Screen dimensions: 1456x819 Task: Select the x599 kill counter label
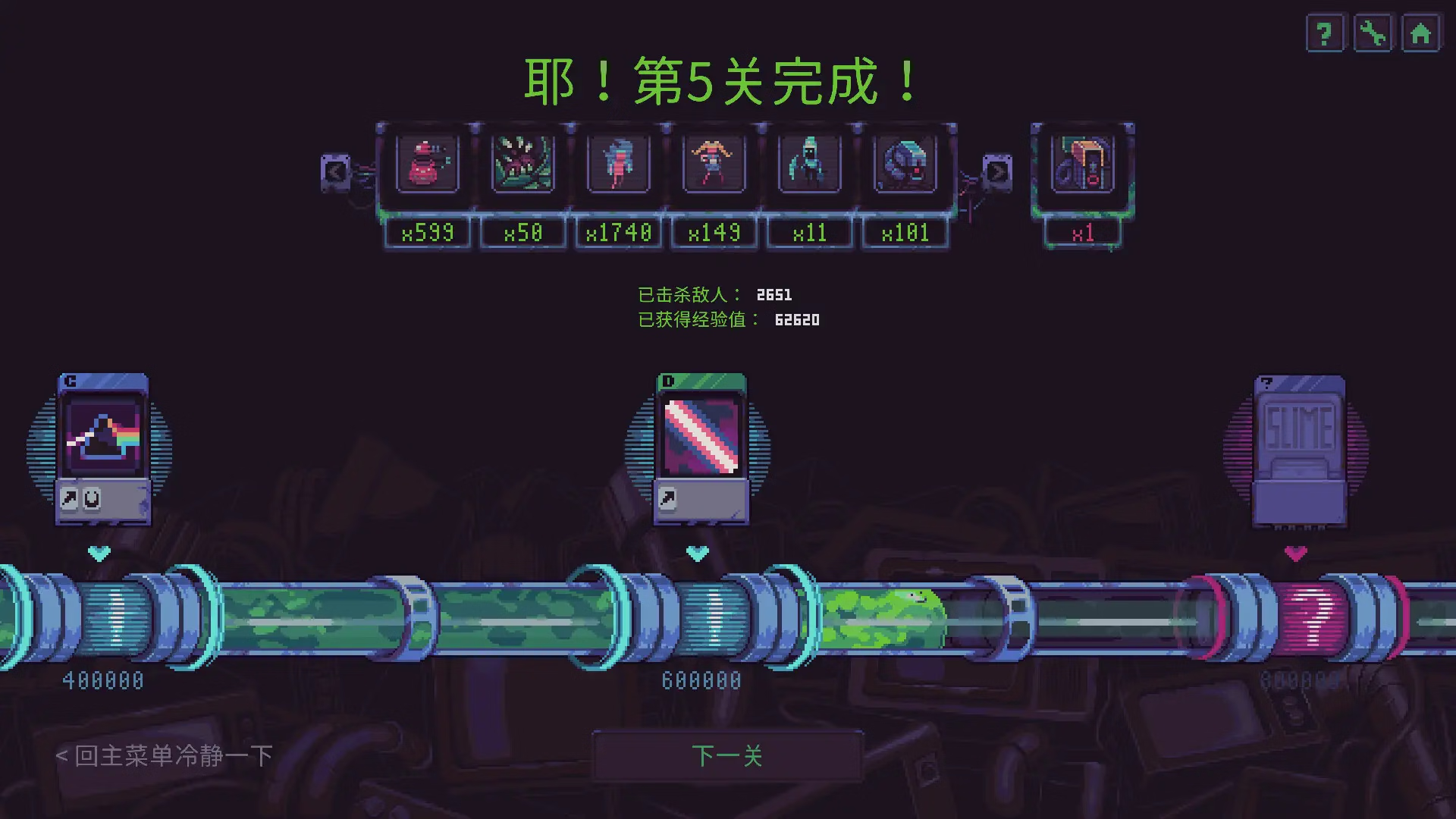[427, 233]
